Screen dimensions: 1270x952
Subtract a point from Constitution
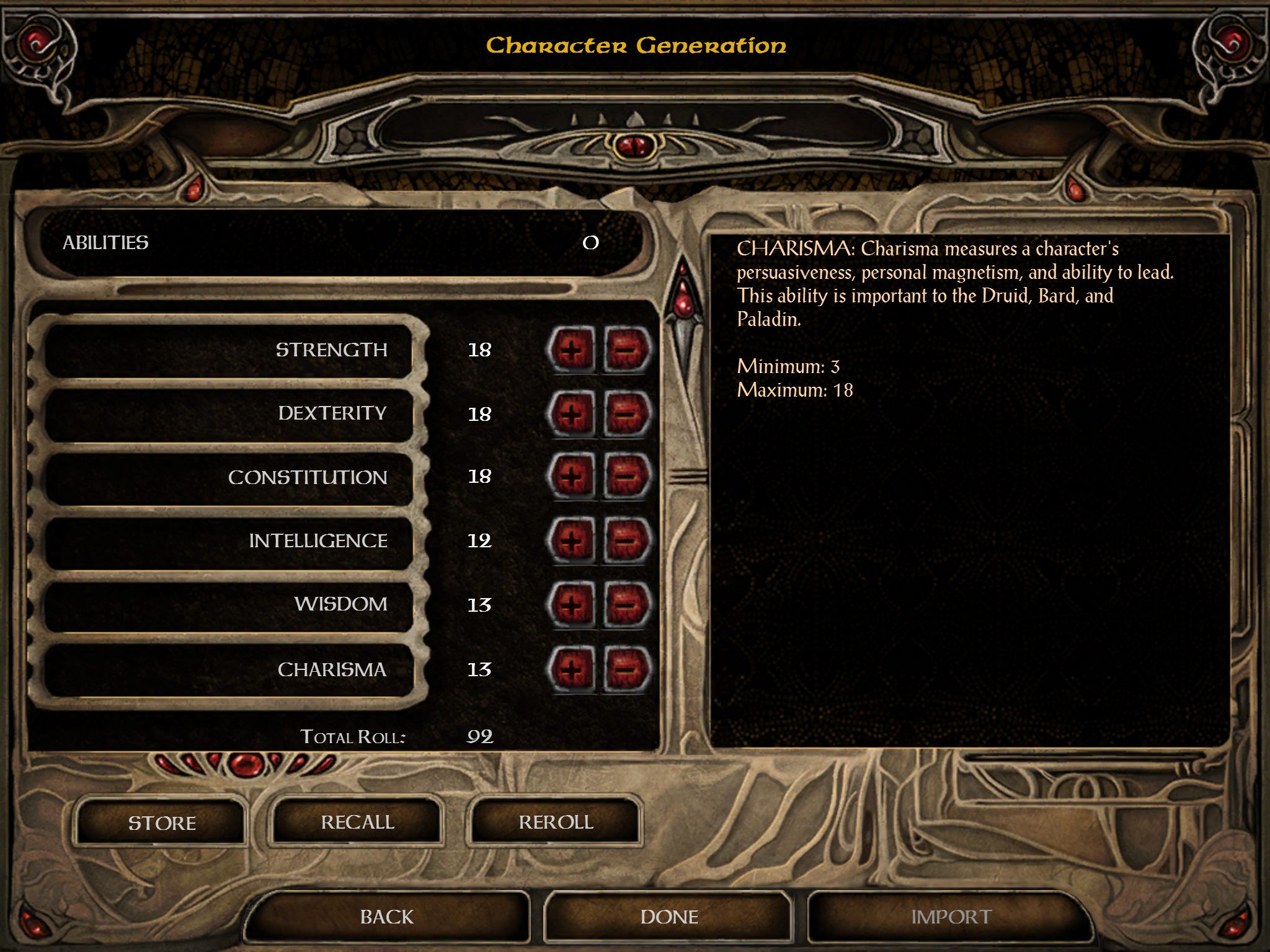[x=626, y=477]
